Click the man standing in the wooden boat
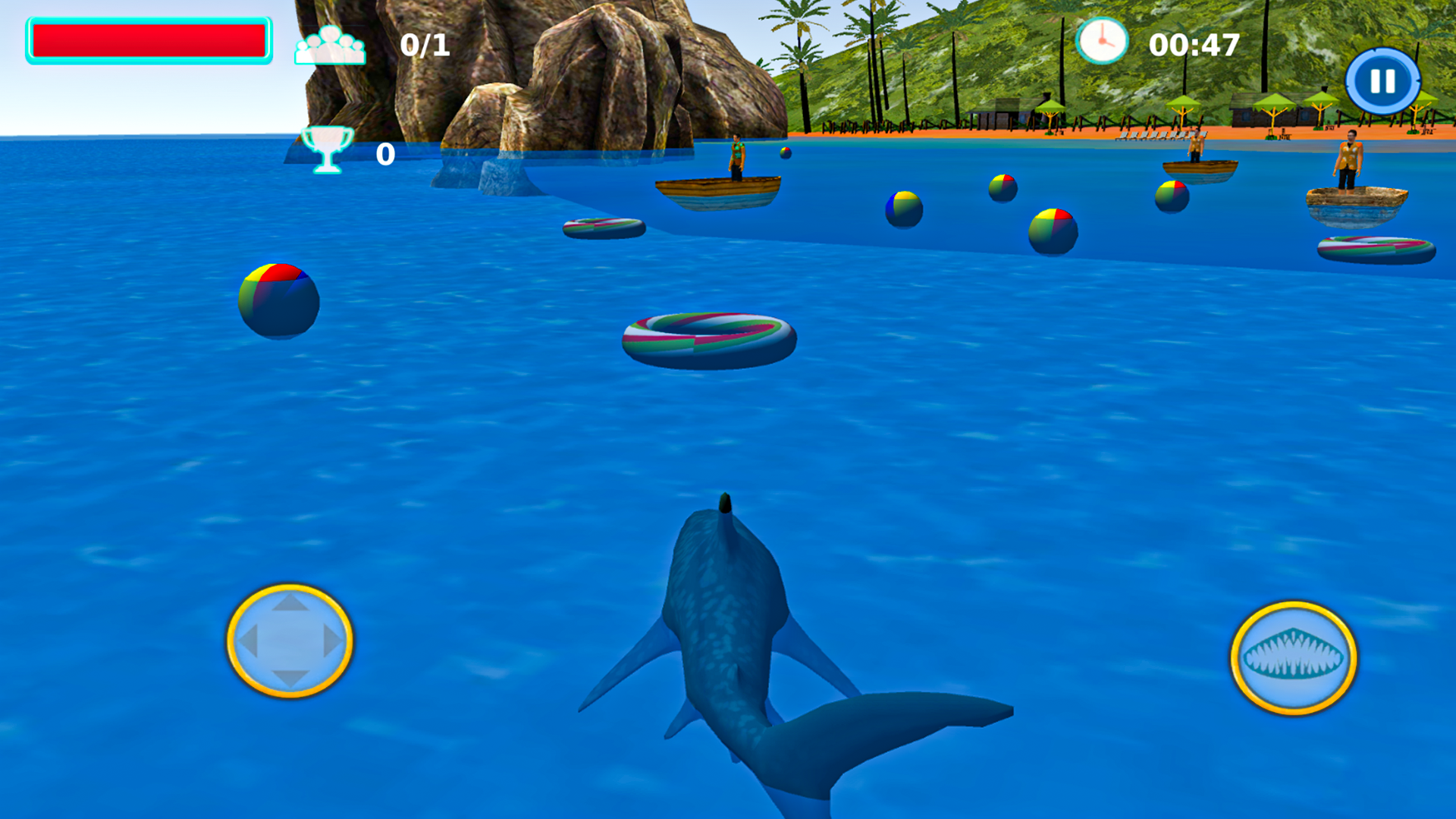Viewport: 1456px width, 819px height. tap(737, 155)
